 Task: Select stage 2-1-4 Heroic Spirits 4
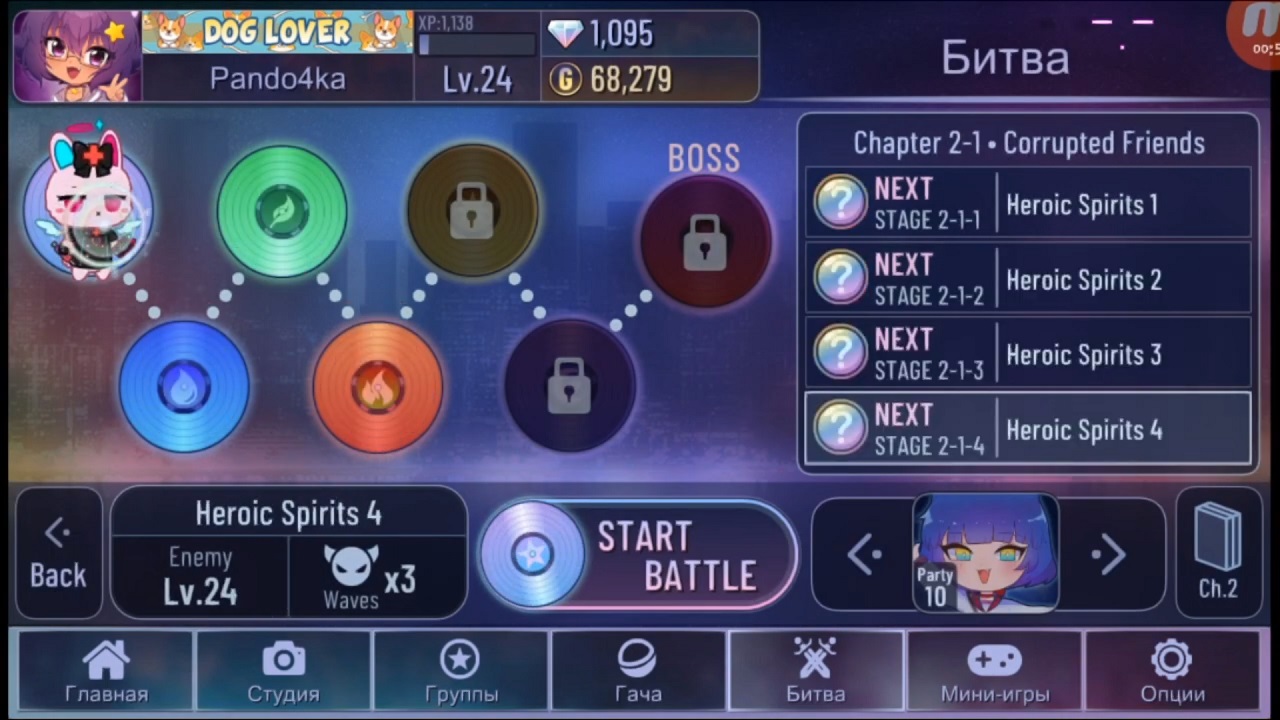tap(1028, 429)
